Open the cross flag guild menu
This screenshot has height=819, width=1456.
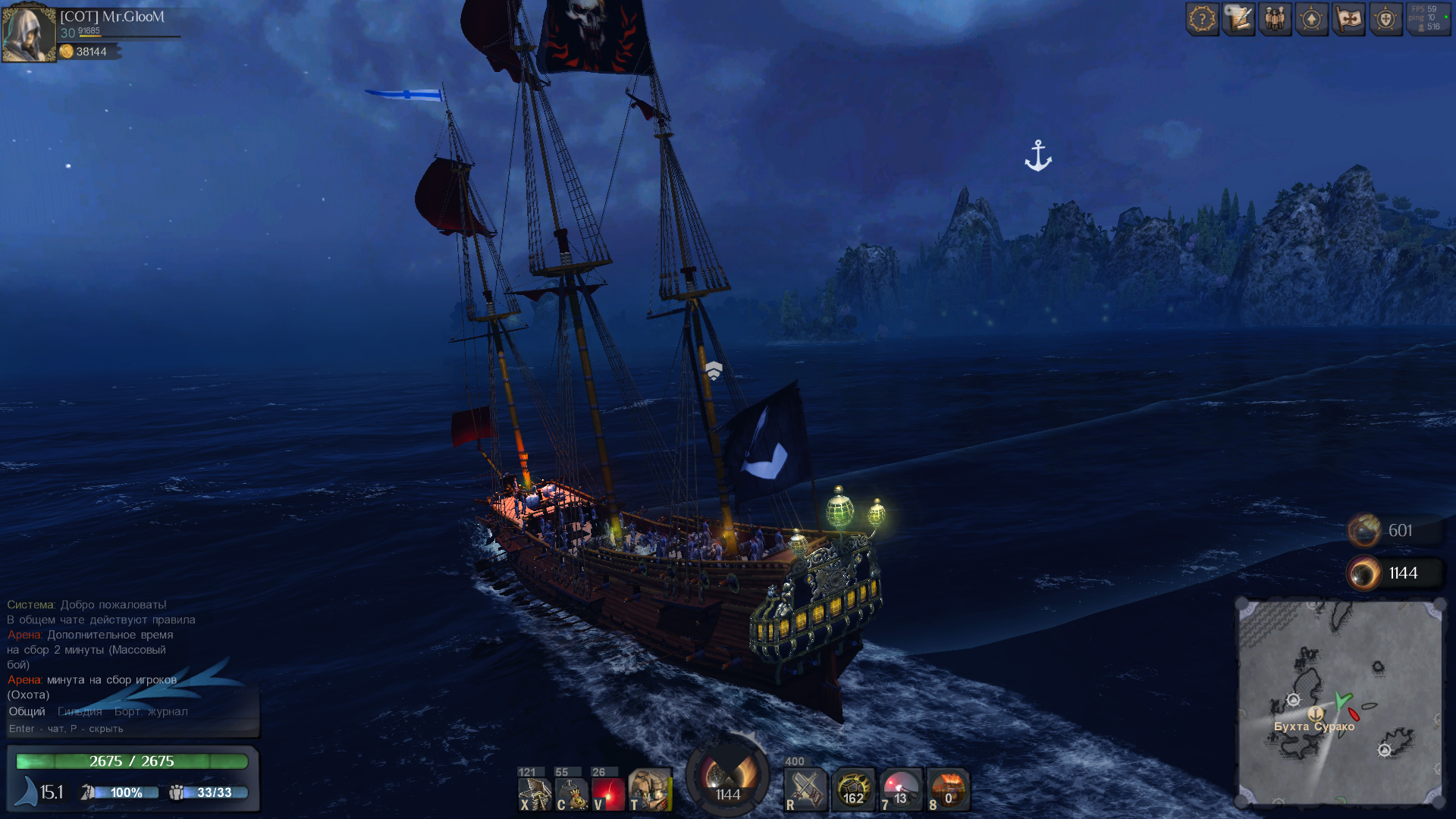[x=1349, y=19]
